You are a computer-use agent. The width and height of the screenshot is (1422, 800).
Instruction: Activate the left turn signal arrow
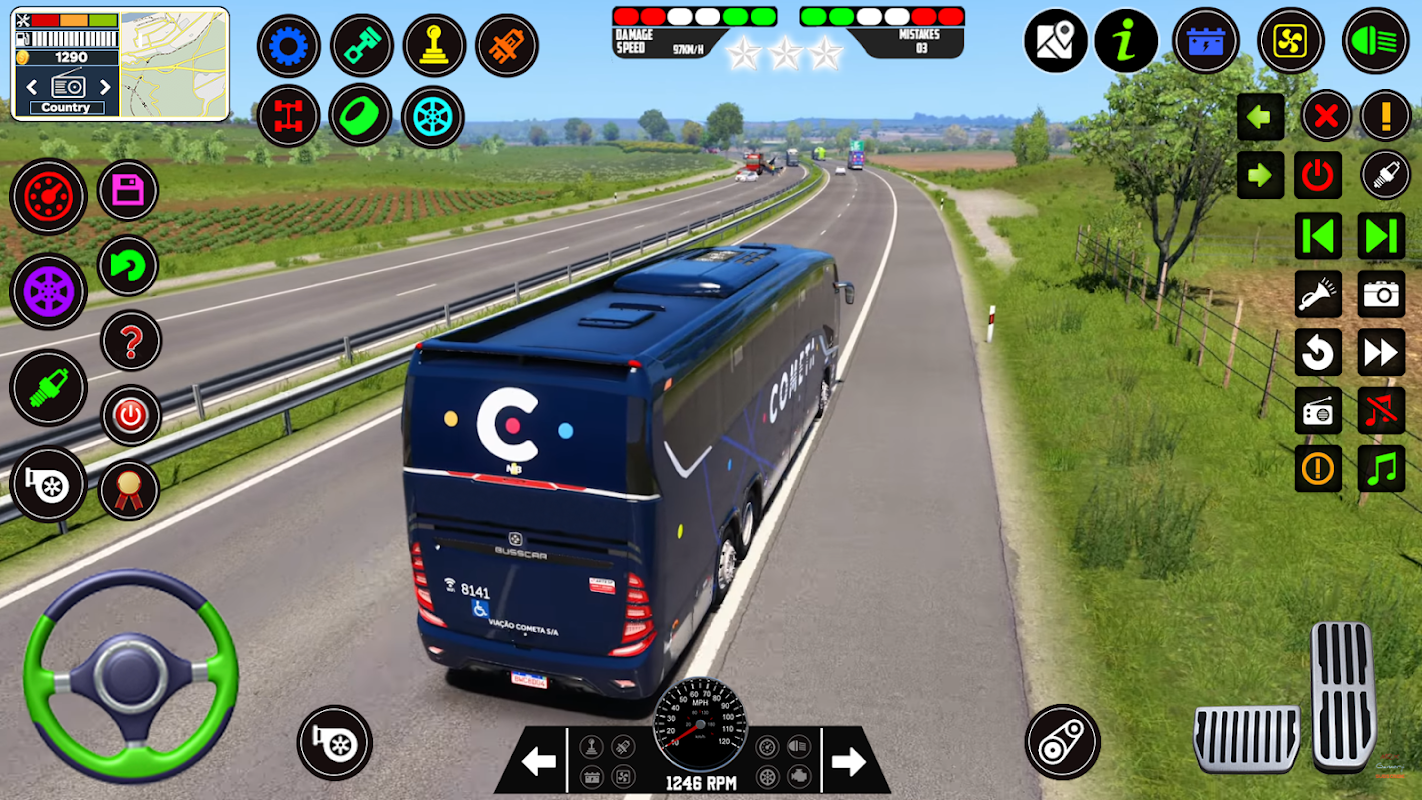click(1260, 117)
